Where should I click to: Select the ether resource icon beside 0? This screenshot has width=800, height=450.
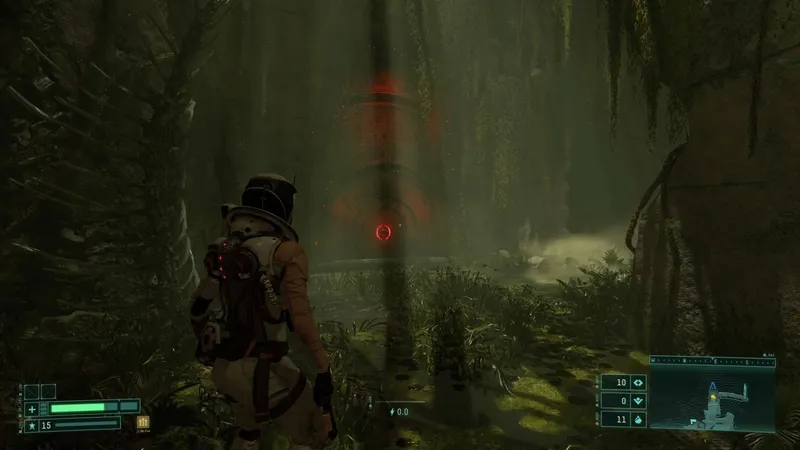639,401
